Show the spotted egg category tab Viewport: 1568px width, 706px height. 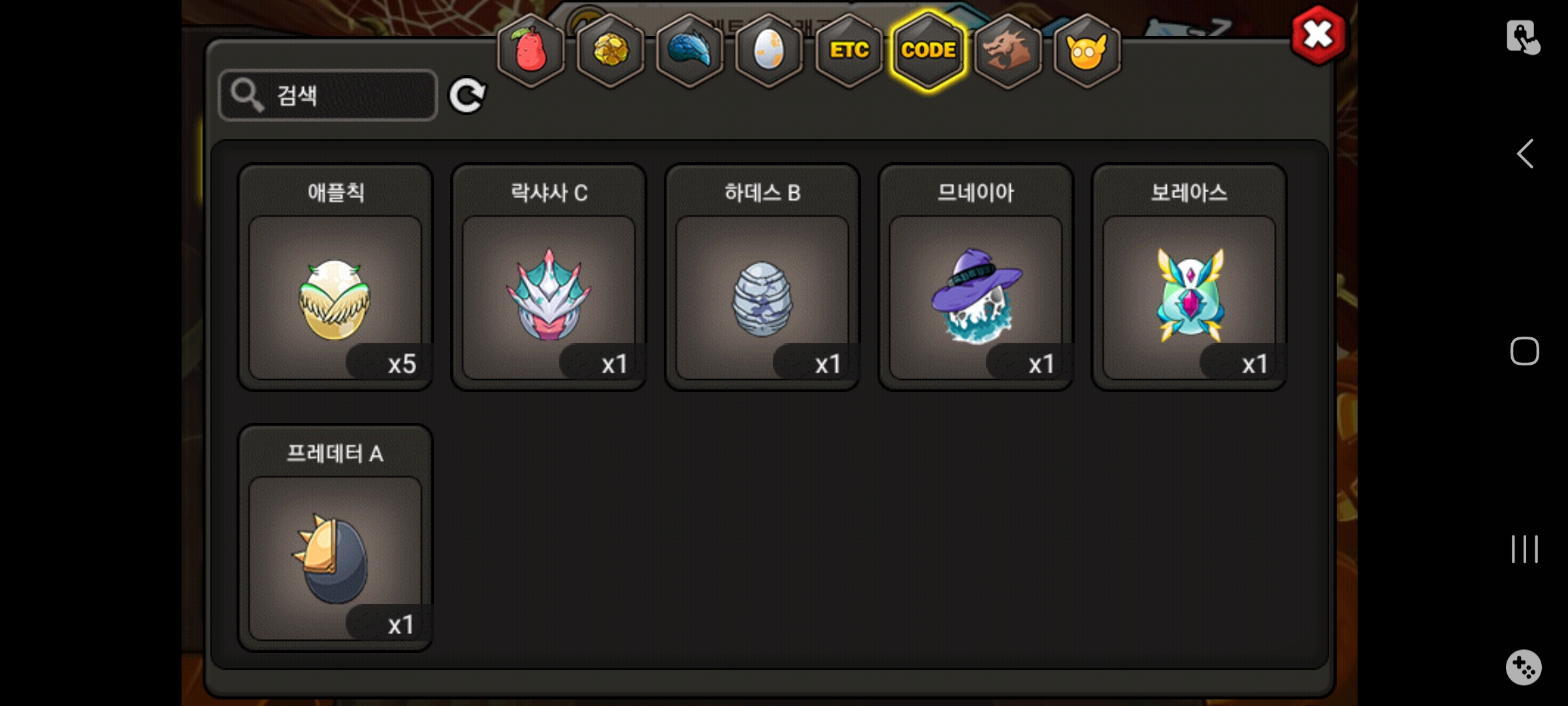click(769, 51)
